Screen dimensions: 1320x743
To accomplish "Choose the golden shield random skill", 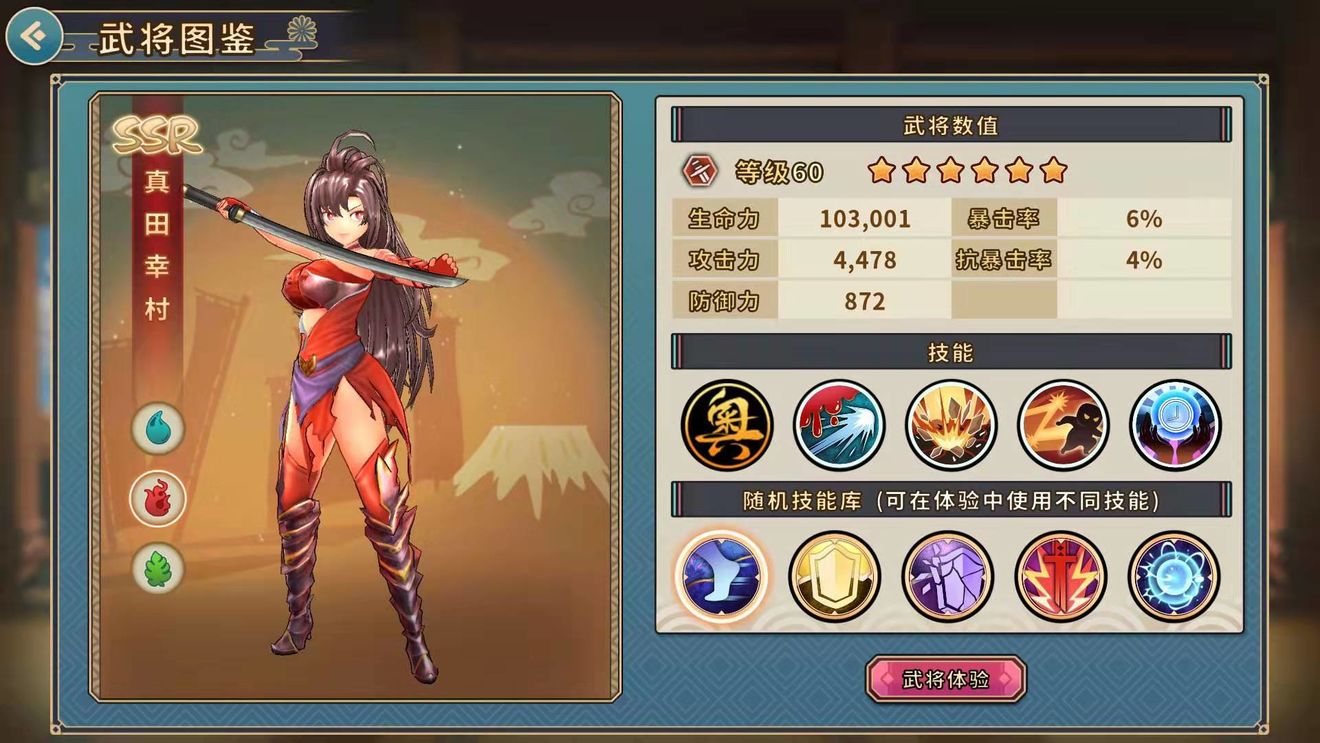I will pyautogui.click(x=834, y=576).
